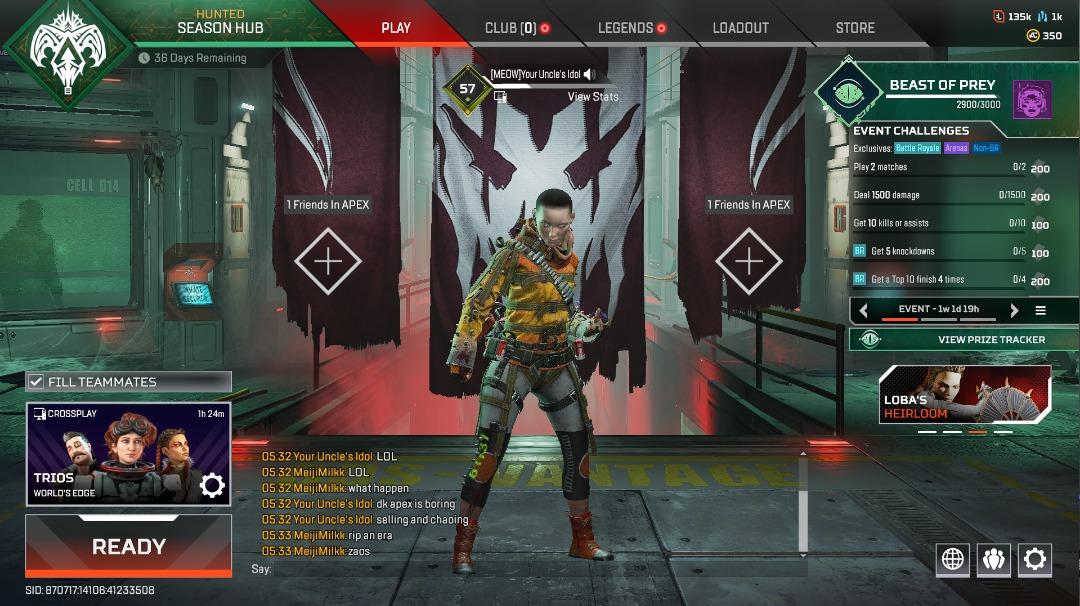Open the globe data center icon
Viewport: 1080px width, 606px height.
[953, 559]
